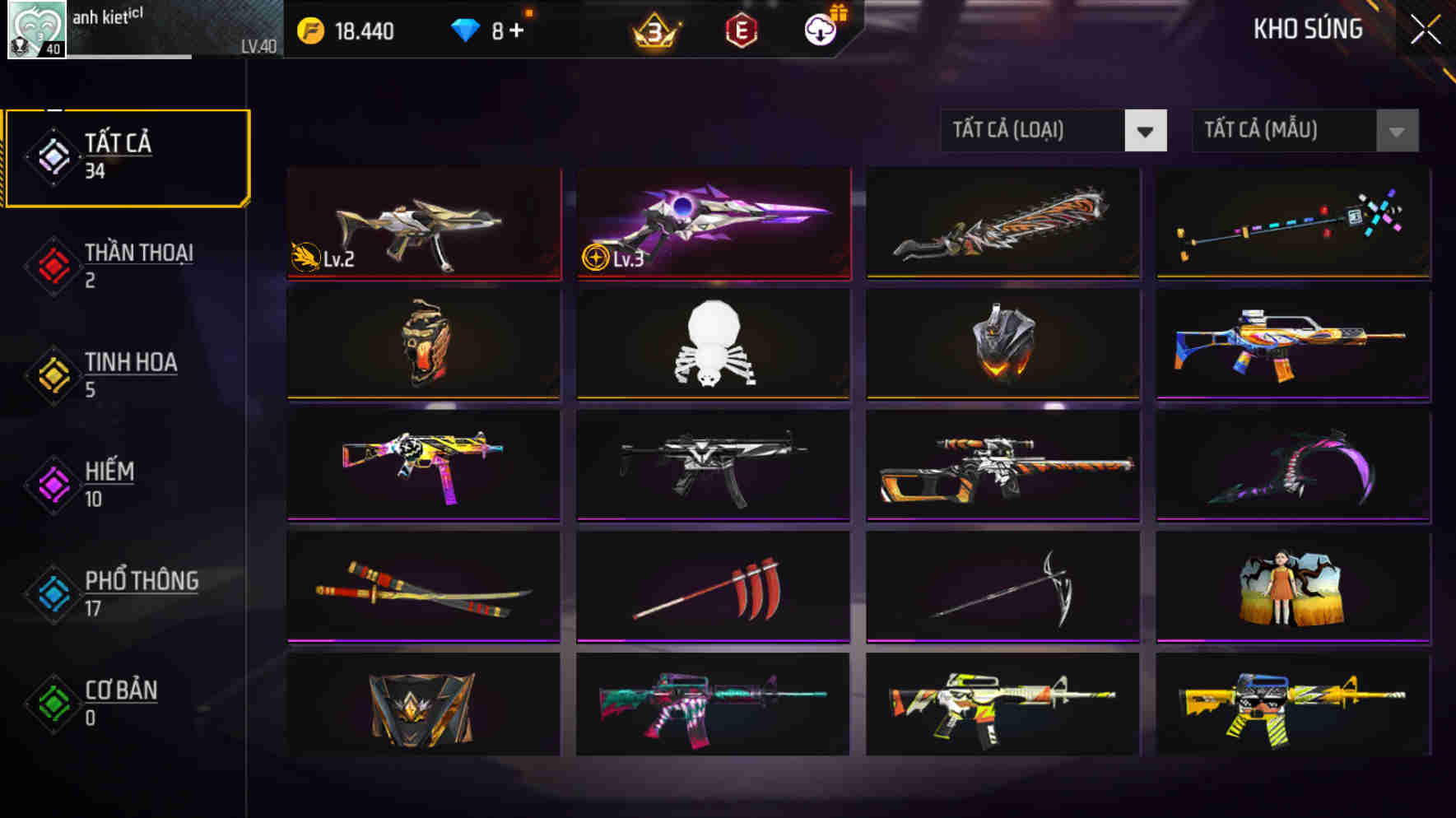Open the TẤT CẢ (LOẠI) dropdown
The height and width of the screenshot is (818, 1456).
[1033, 130]
